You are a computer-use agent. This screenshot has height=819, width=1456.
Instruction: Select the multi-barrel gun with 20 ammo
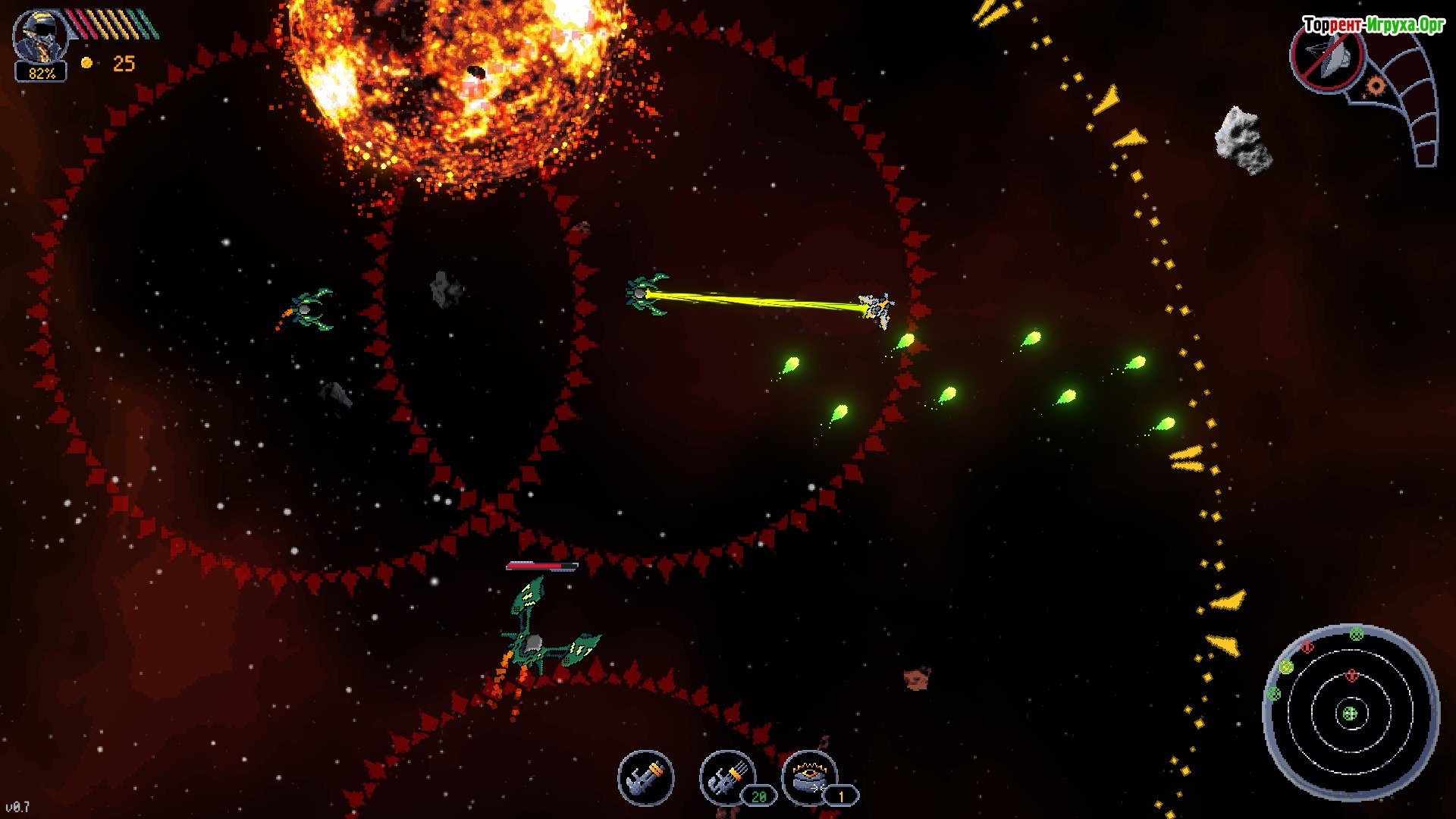[726, 777]
